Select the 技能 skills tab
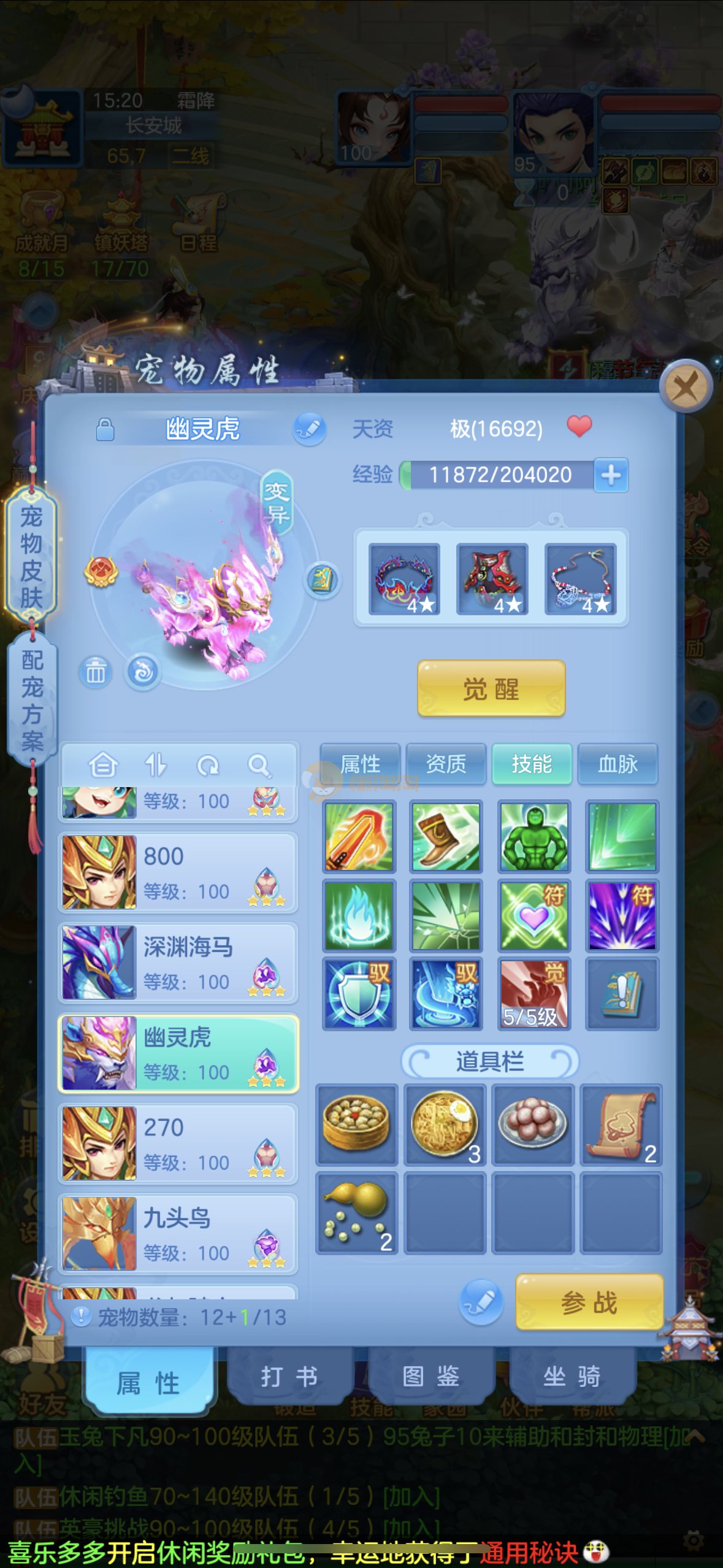723x1568 pixels. point(532,764)
